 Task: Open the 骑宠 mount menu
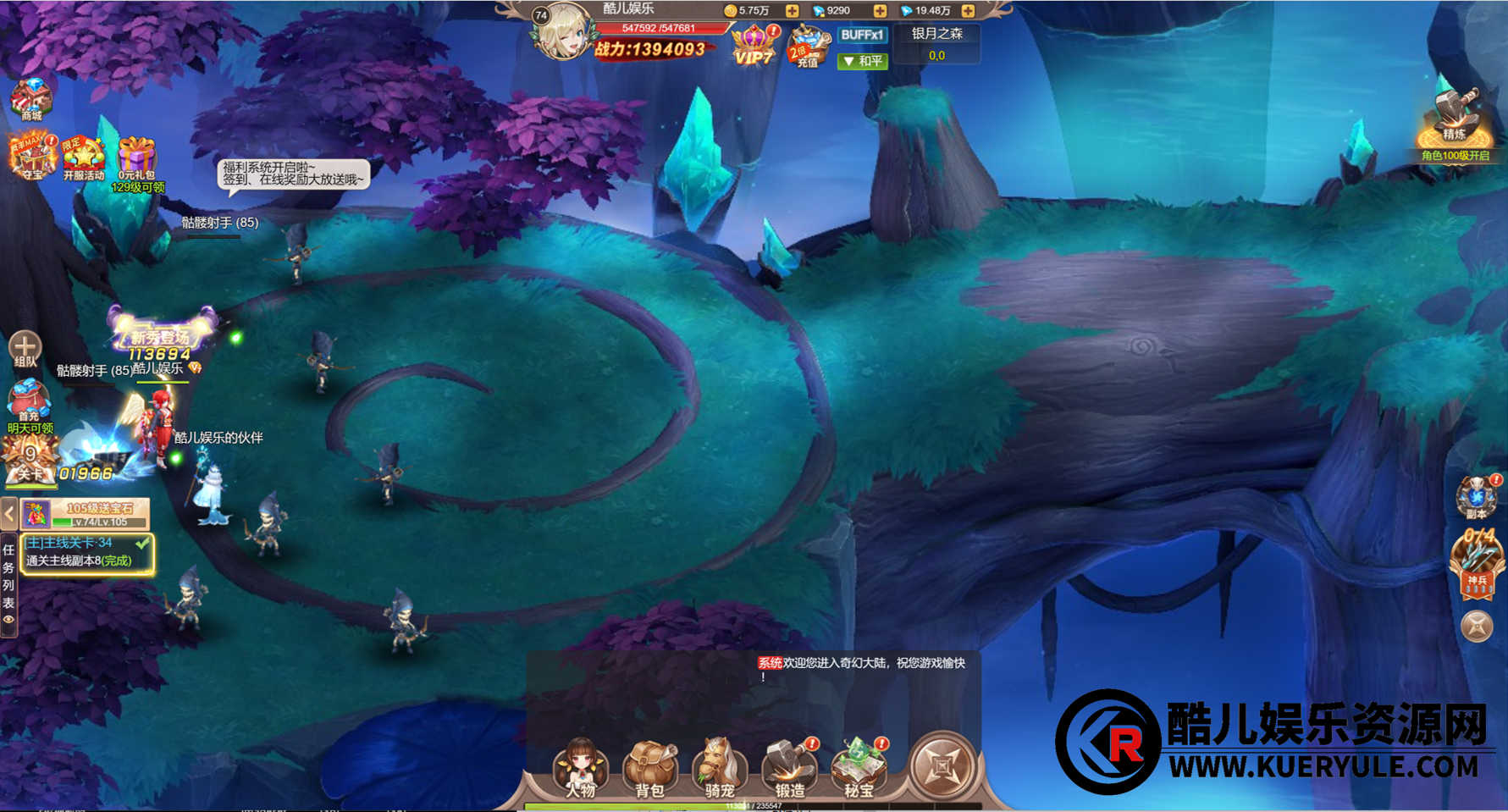(719, 765)
